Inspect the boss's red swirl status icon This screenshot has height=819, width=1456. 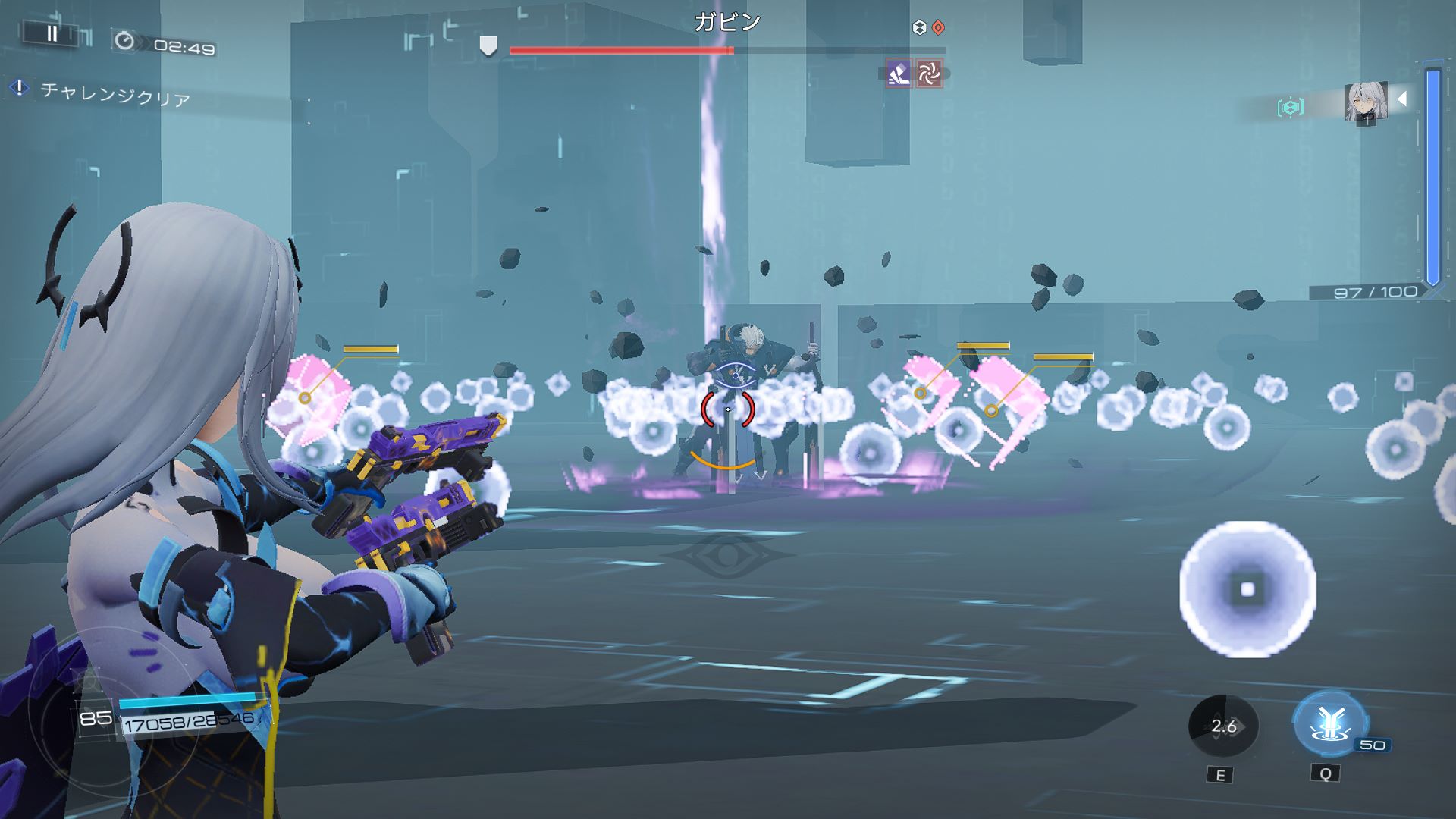click(x=929, y=74)
